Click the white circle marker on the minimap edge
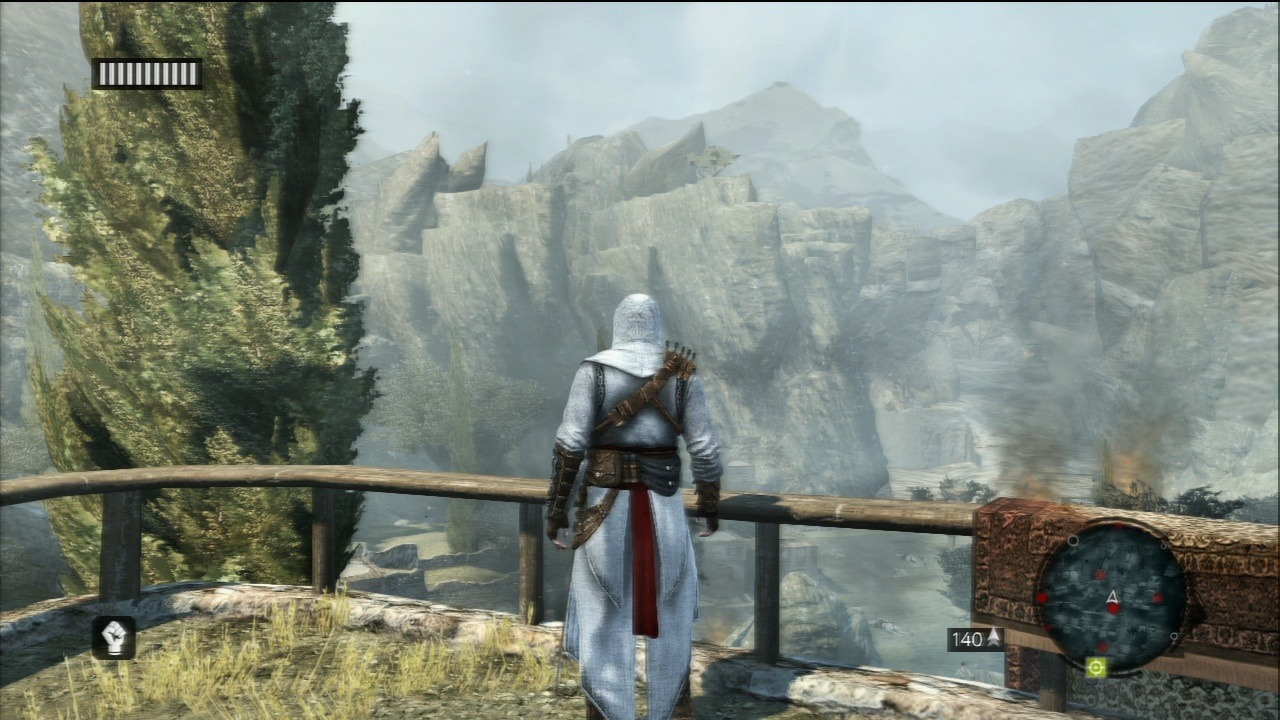The image size is (1280, 720). click(x=1073, y=539)
